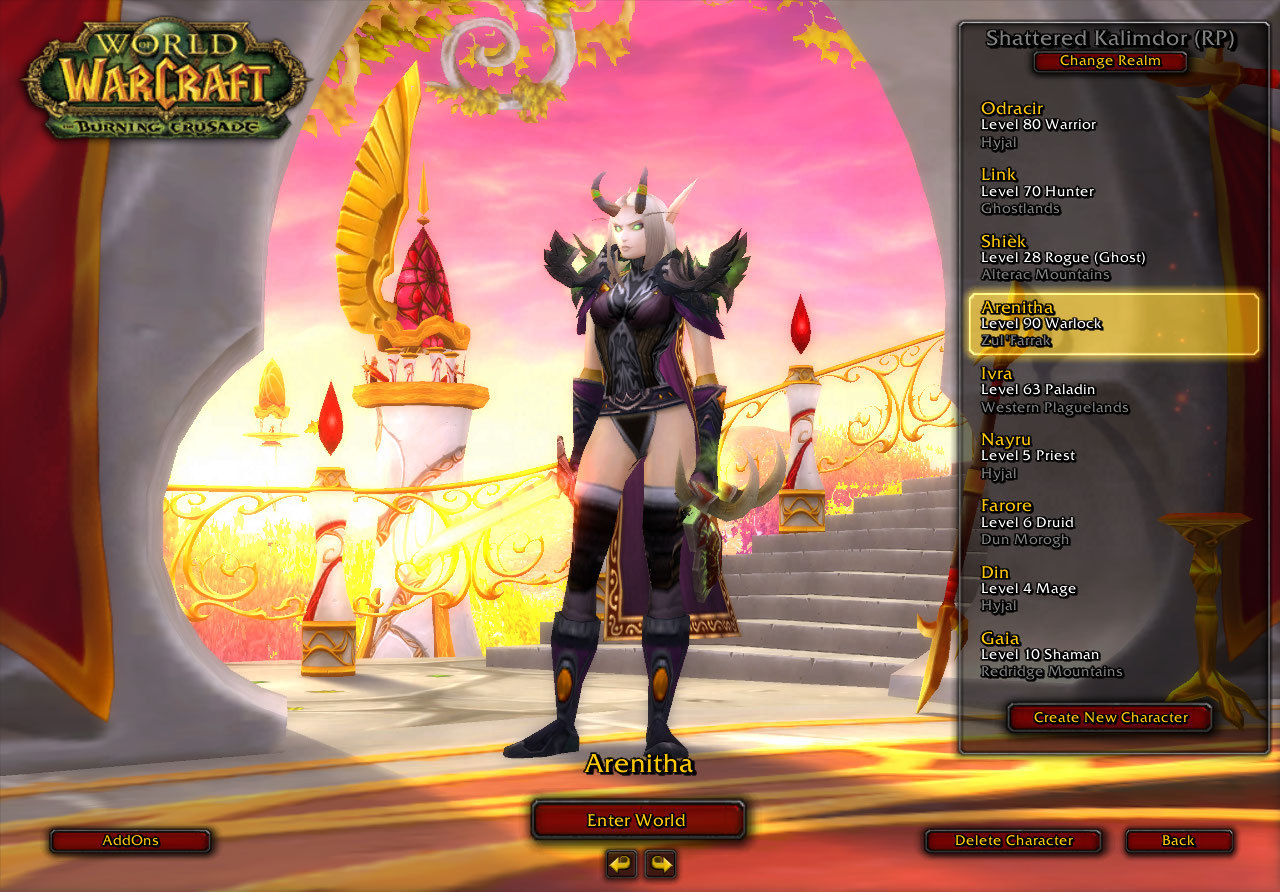Rotate character with the left arrow button
Image resolution: width=1280 pixels, height=892 pixels.
(621, 863)
